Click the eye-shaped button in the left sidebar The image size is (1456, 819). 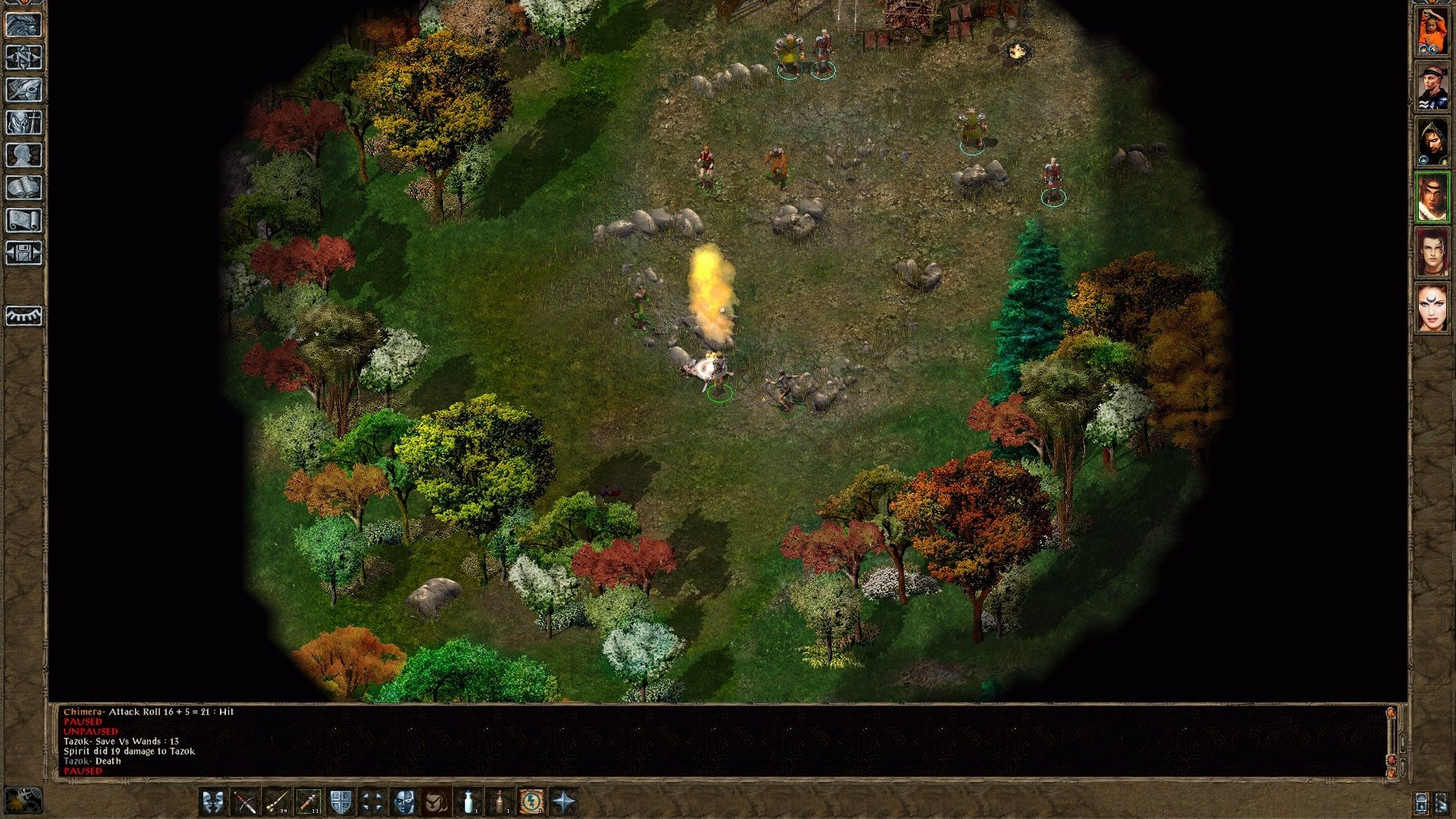(24, 315)
